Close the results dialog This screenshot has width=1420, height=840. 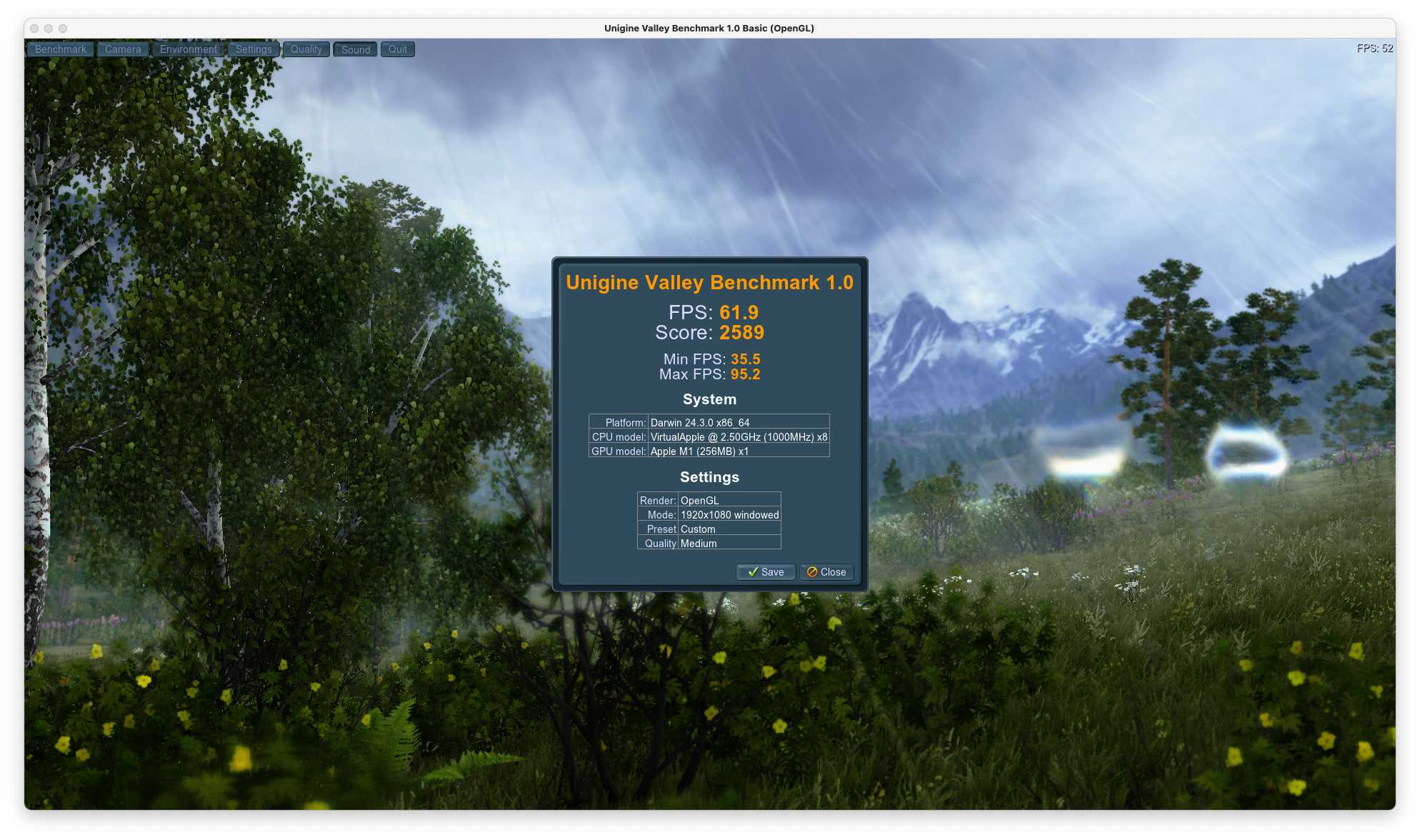pyautogui.click(x=826, y=572)
